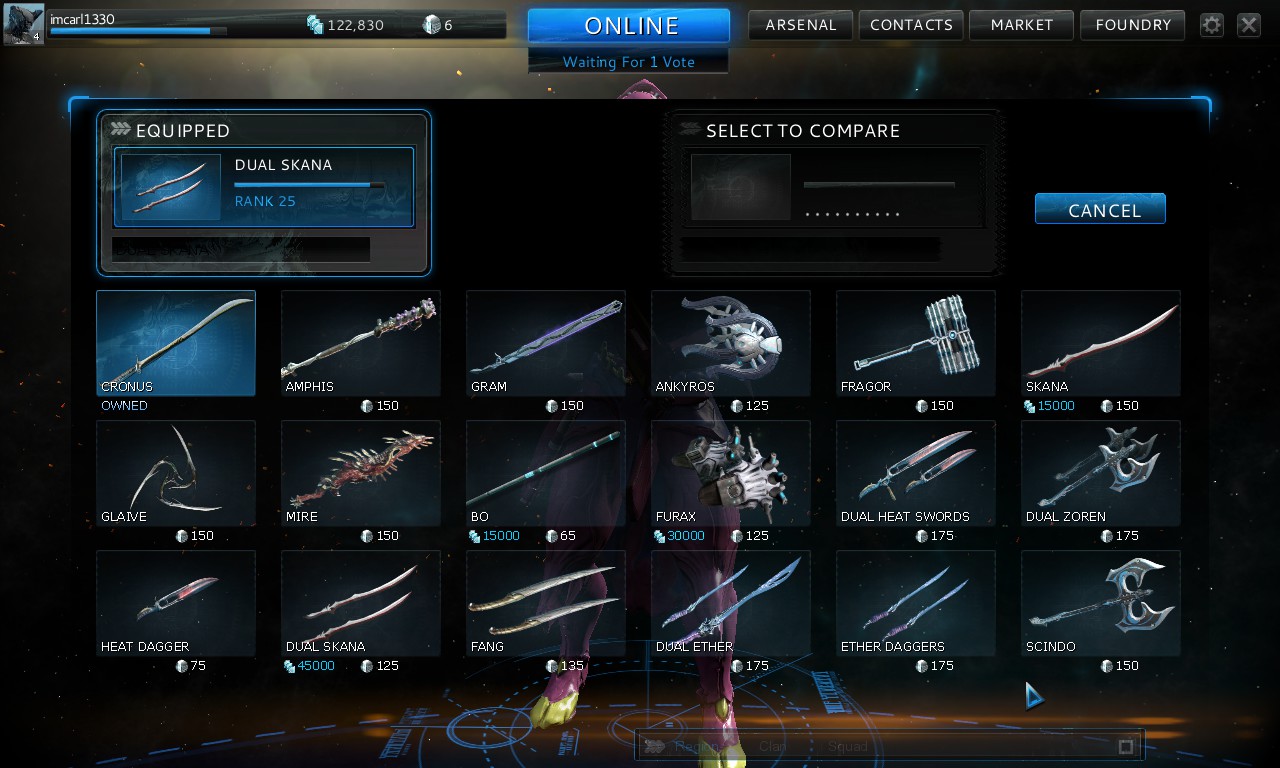The height and width of the screenshot is (768, 1280).
Task: Select the Fang daggers tile
Action: click(546, 603)
